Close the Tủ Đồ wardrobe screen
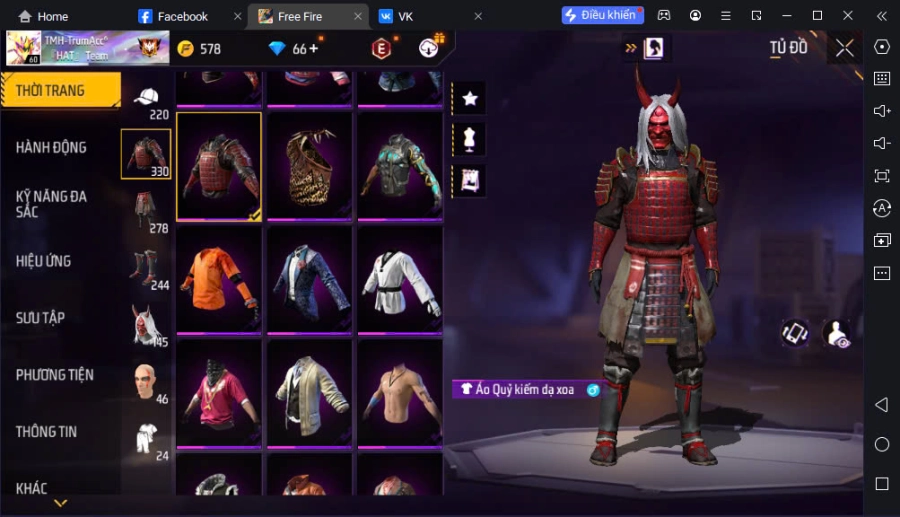 click(x=845, y=48)
